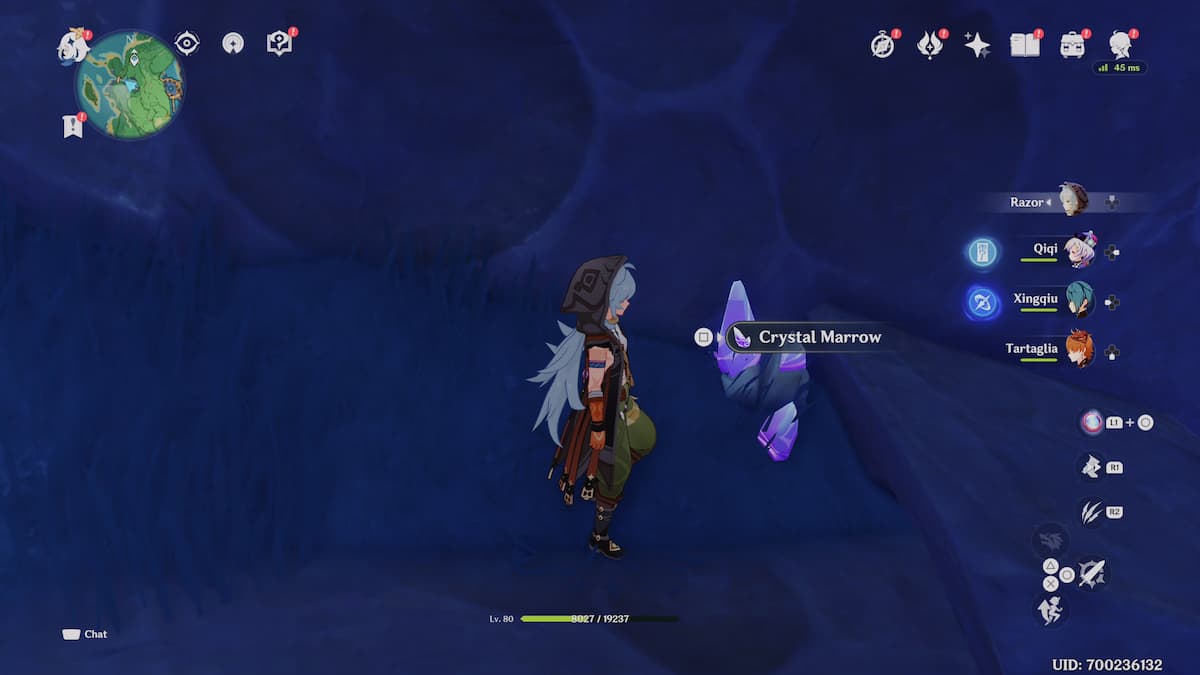
Task: Pick up the Crystal Marrow prompt
Action: coord(818,337)
